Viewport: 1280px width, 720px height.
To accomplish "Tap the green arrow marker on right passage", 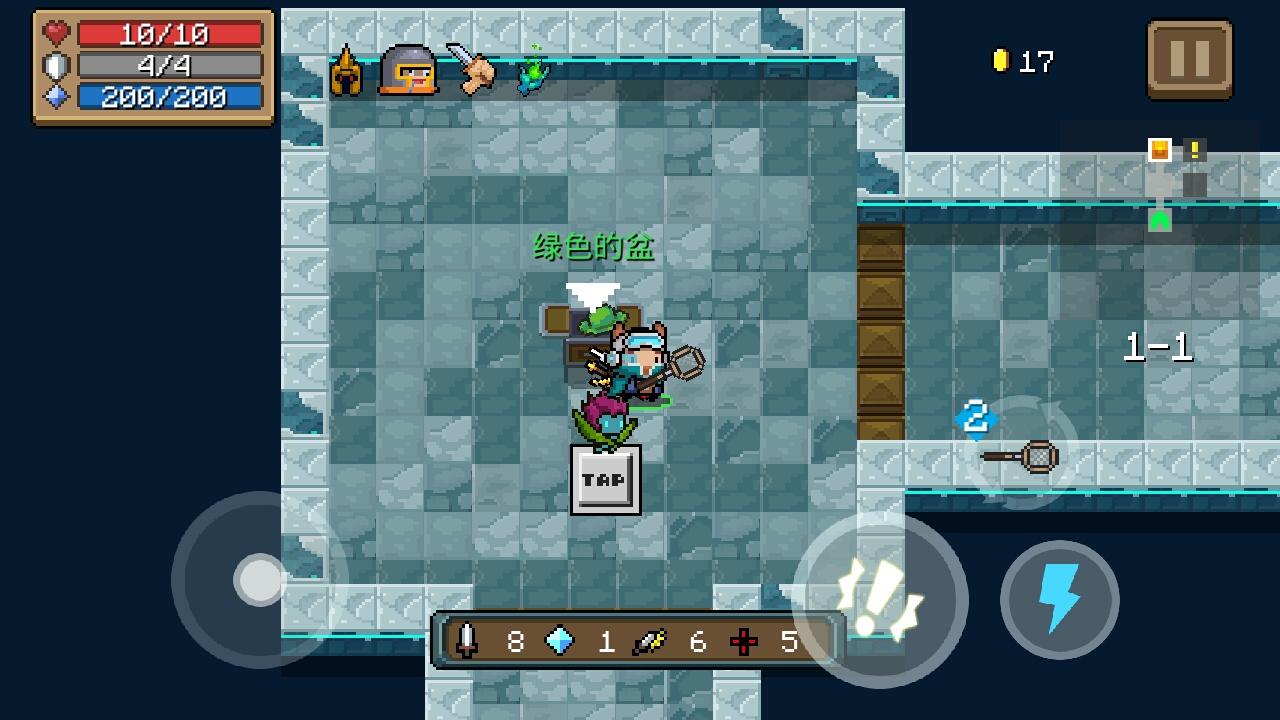I will (x=1159, y=219).
